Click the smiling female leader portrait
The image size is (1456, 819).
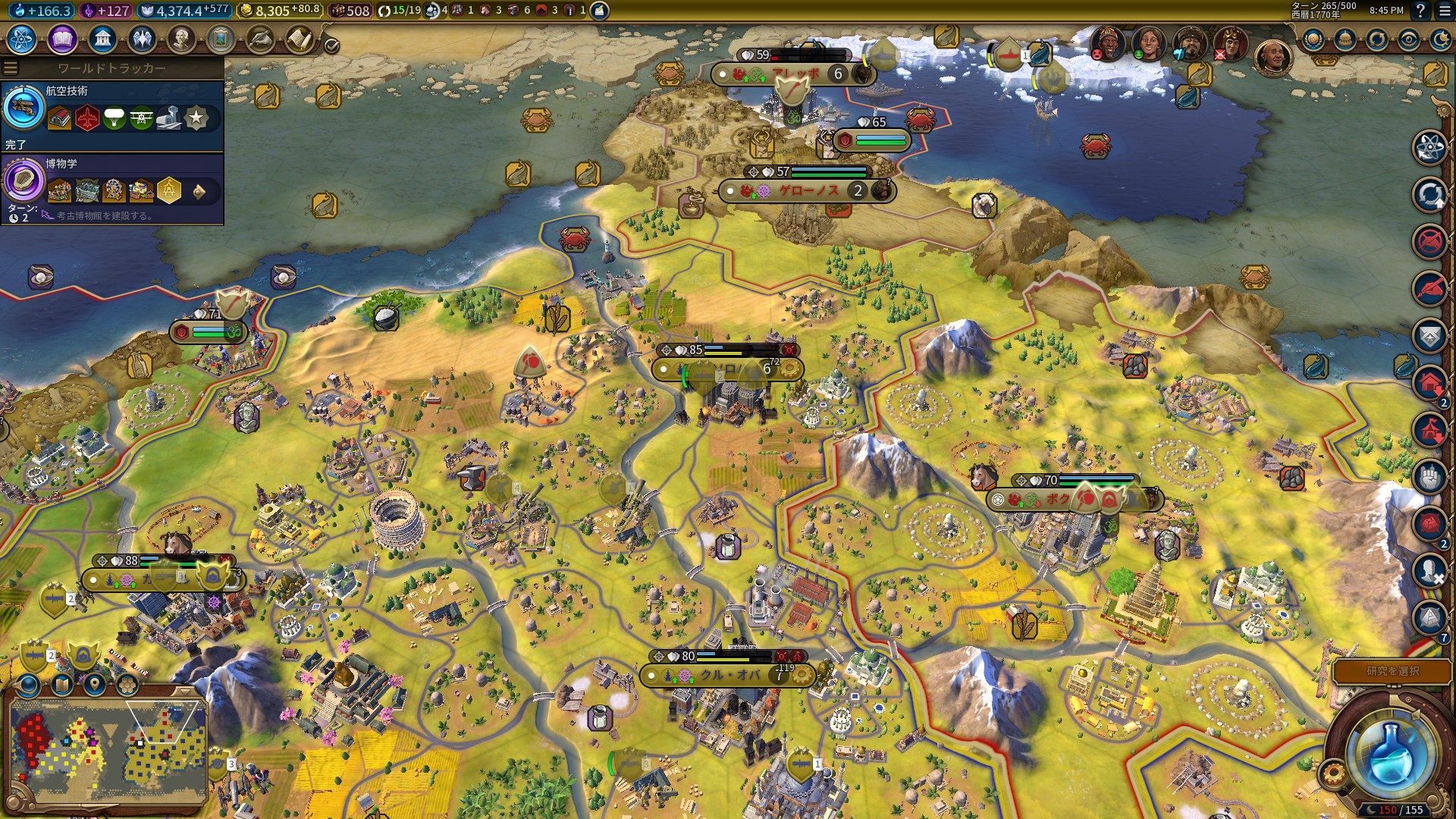click(x=1148, y=43)
